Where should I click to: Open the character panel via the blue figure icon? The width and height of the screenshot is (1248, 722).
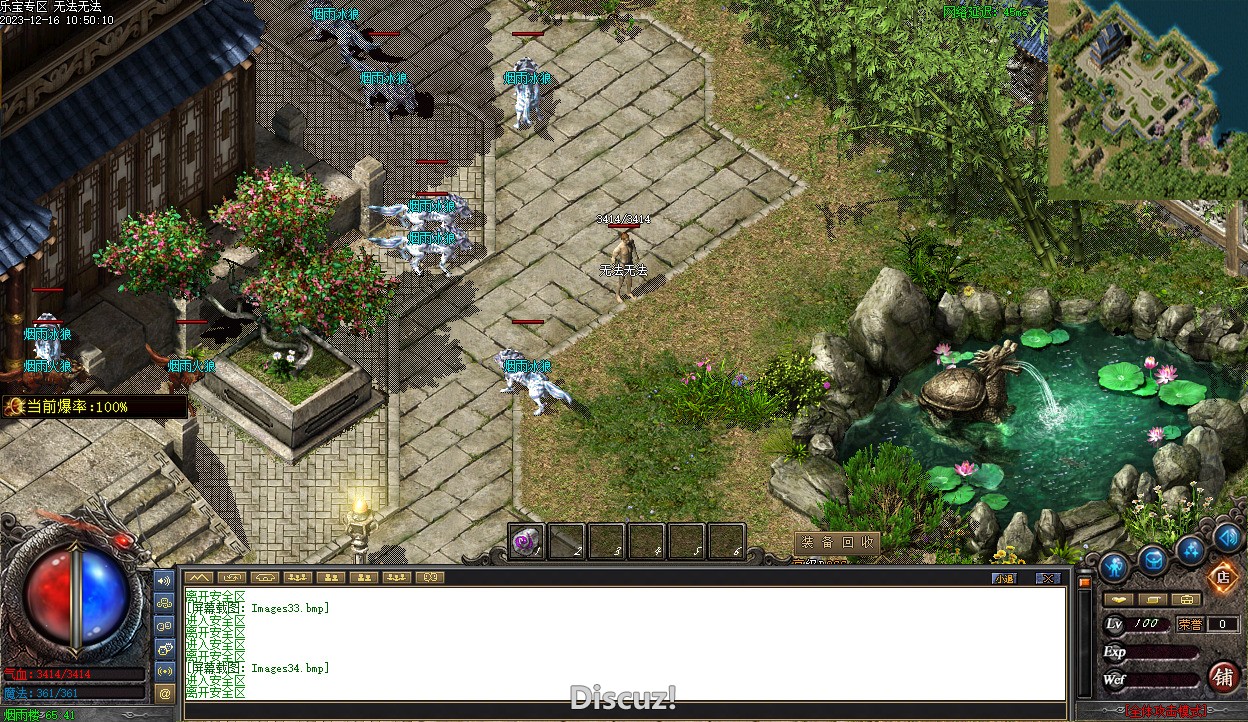click(1114, 567)
